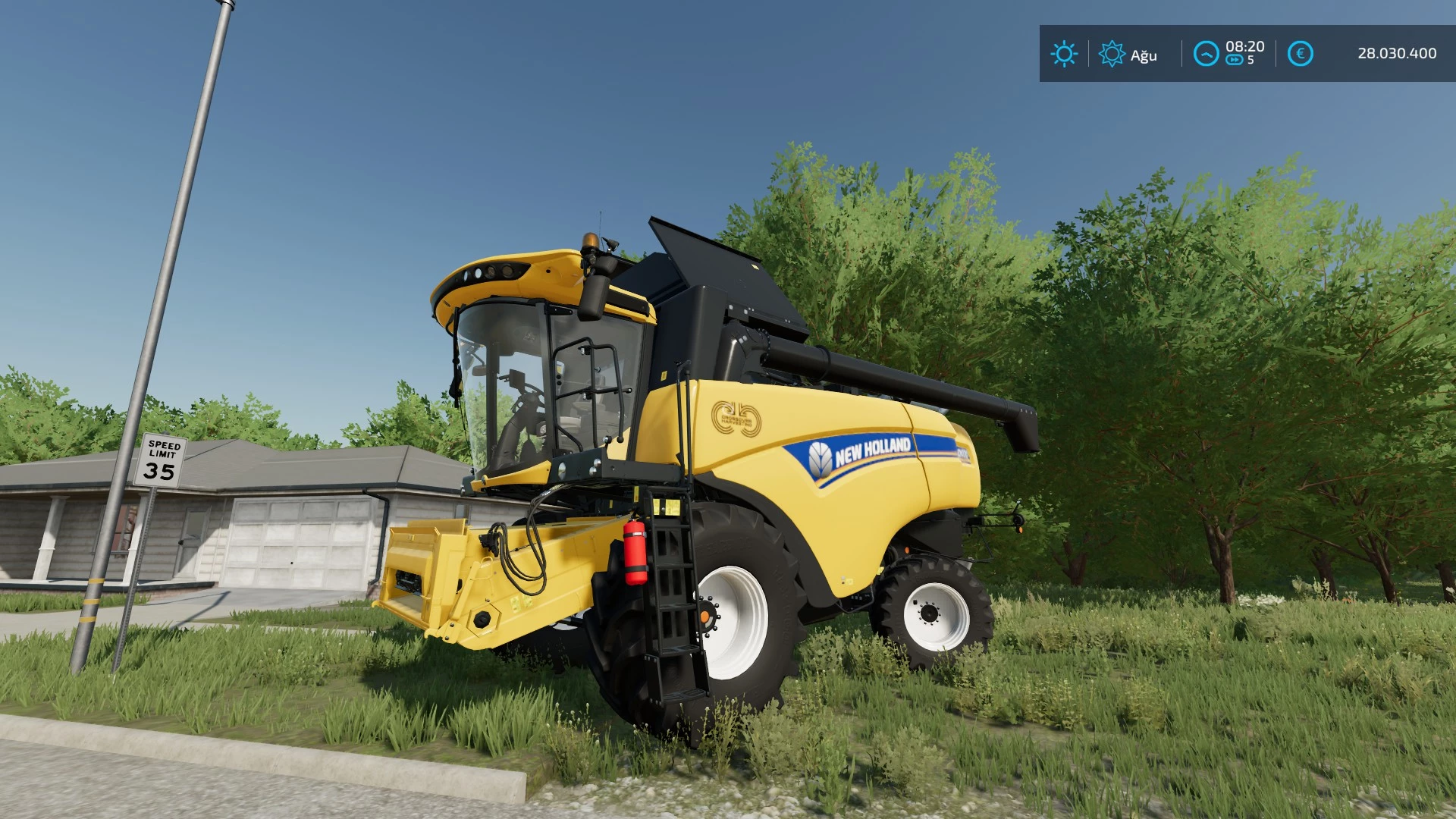Click the sun daylight icon in the HUD
The image size is (1456, 819).
(x=1065, y=54)
